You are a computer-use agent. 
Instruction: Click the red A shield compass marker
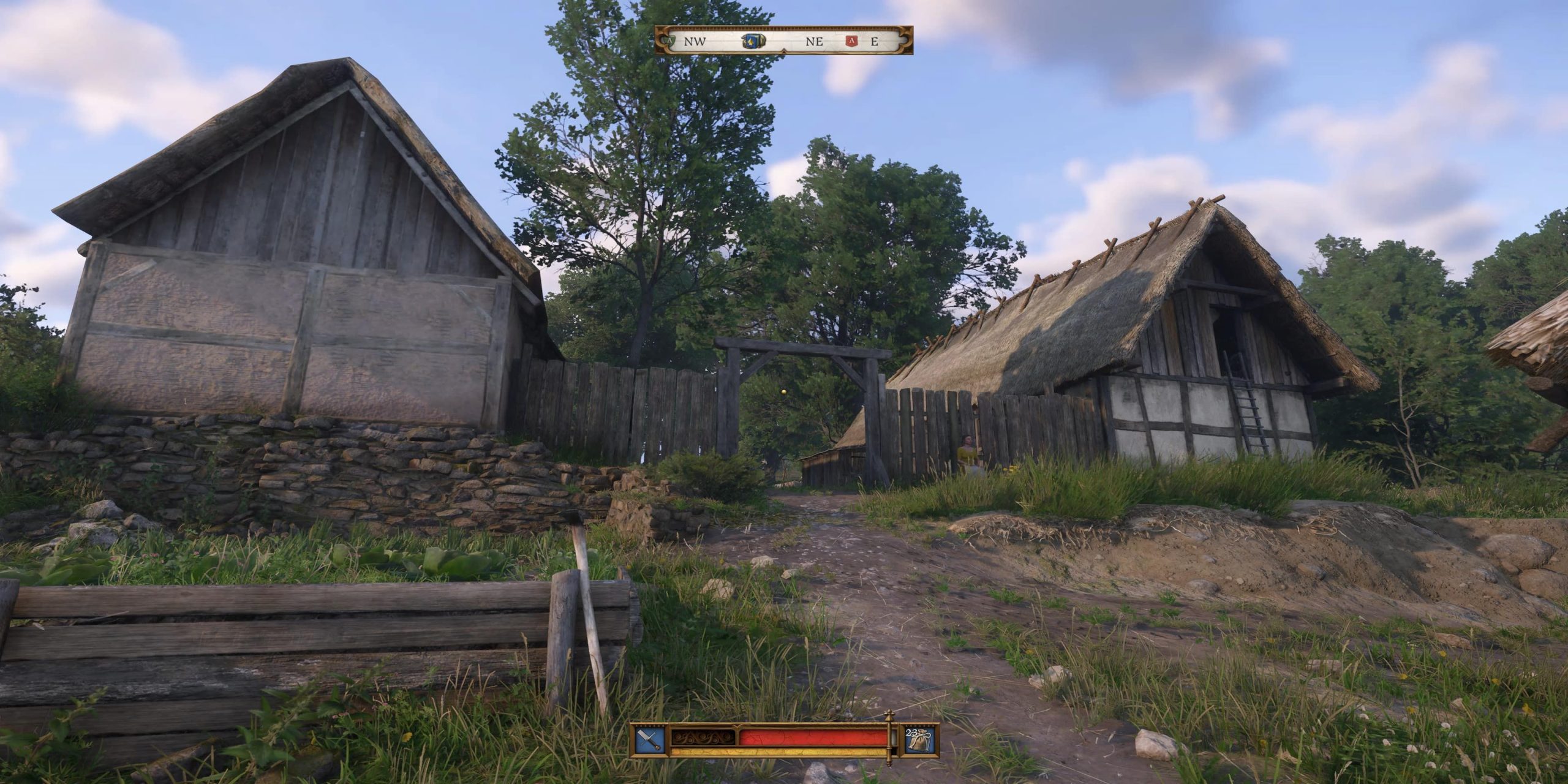pyautogui.click(x=851, y=42)
